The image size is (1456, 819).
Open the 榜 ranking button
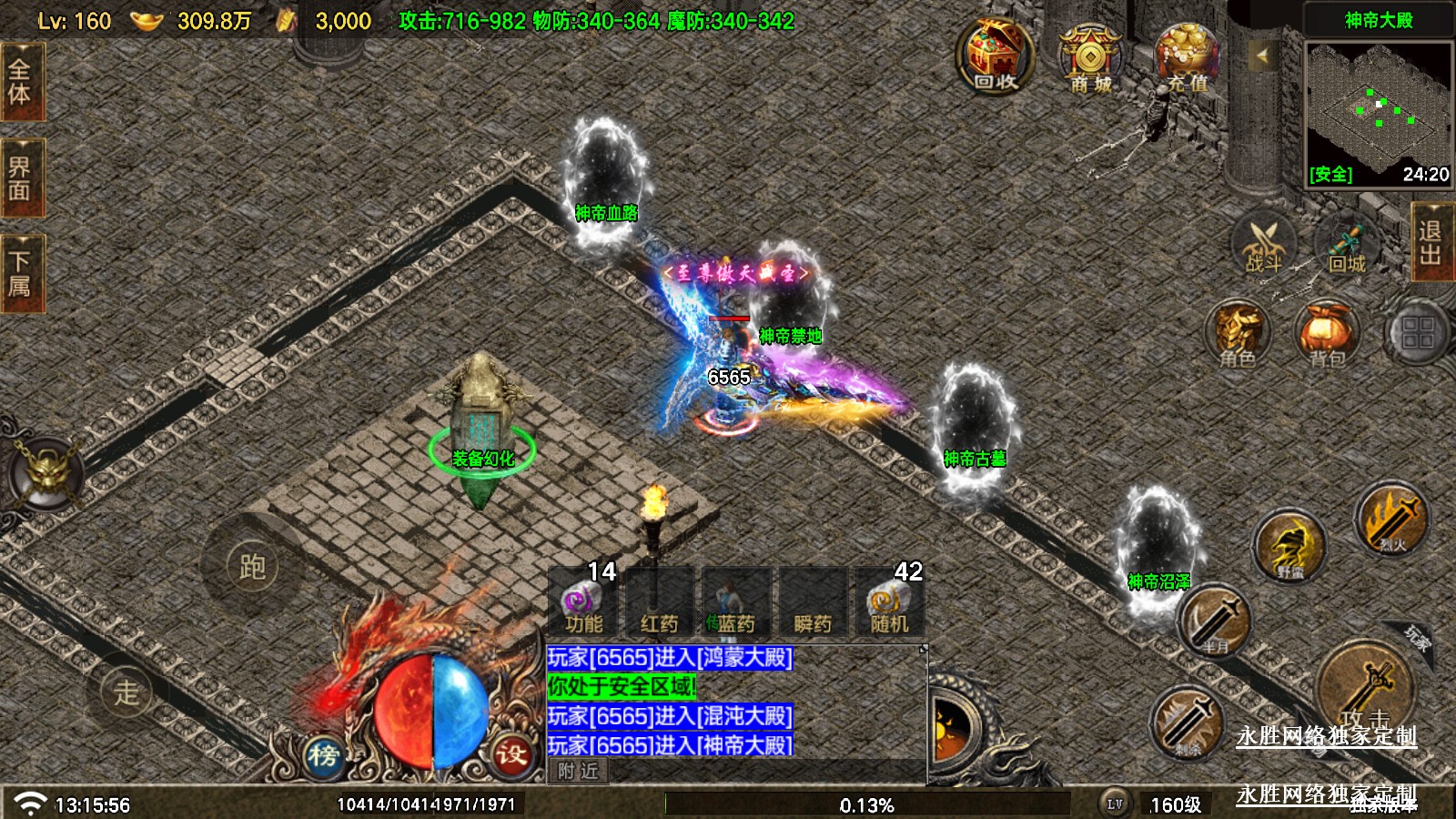[x=323, y=754]
